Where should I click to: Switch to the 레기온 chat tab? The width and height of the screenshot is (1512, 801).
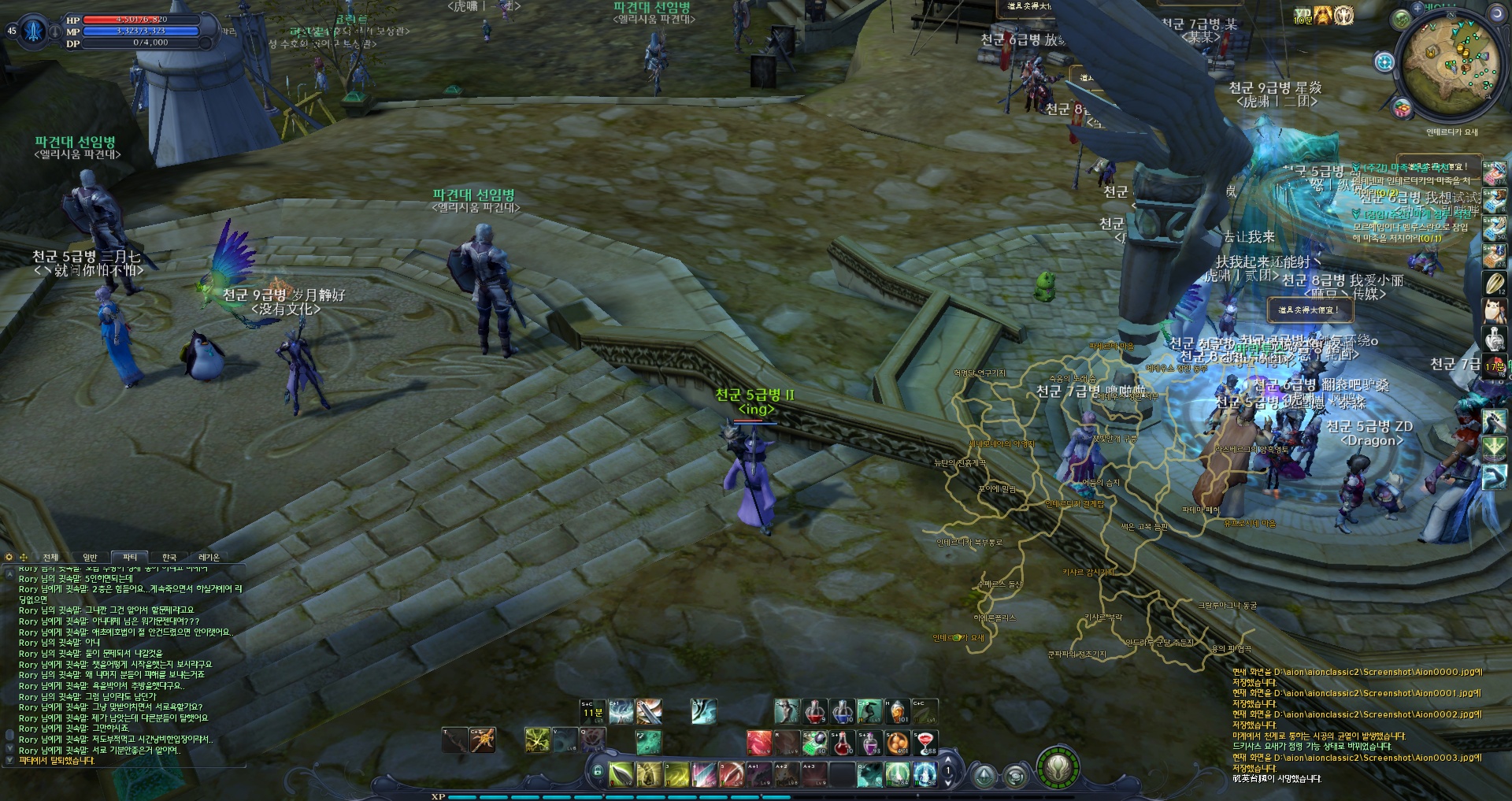click(209, 558)
